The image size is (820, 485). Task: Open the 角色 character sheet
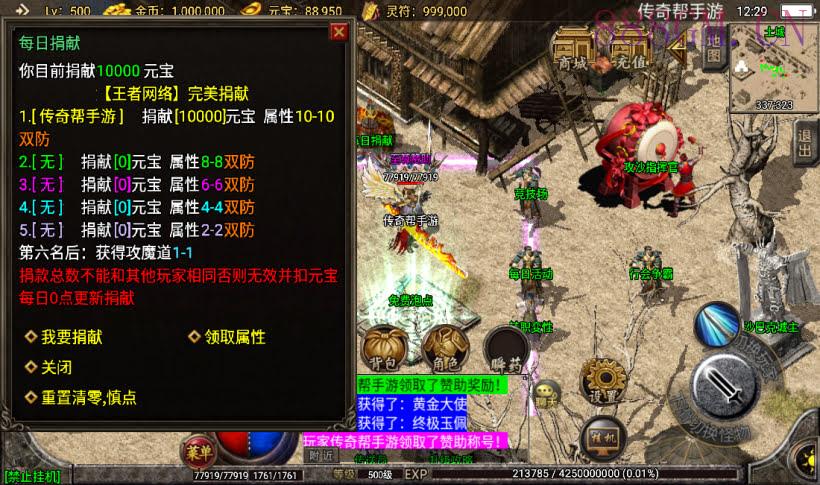click(443, 346)
